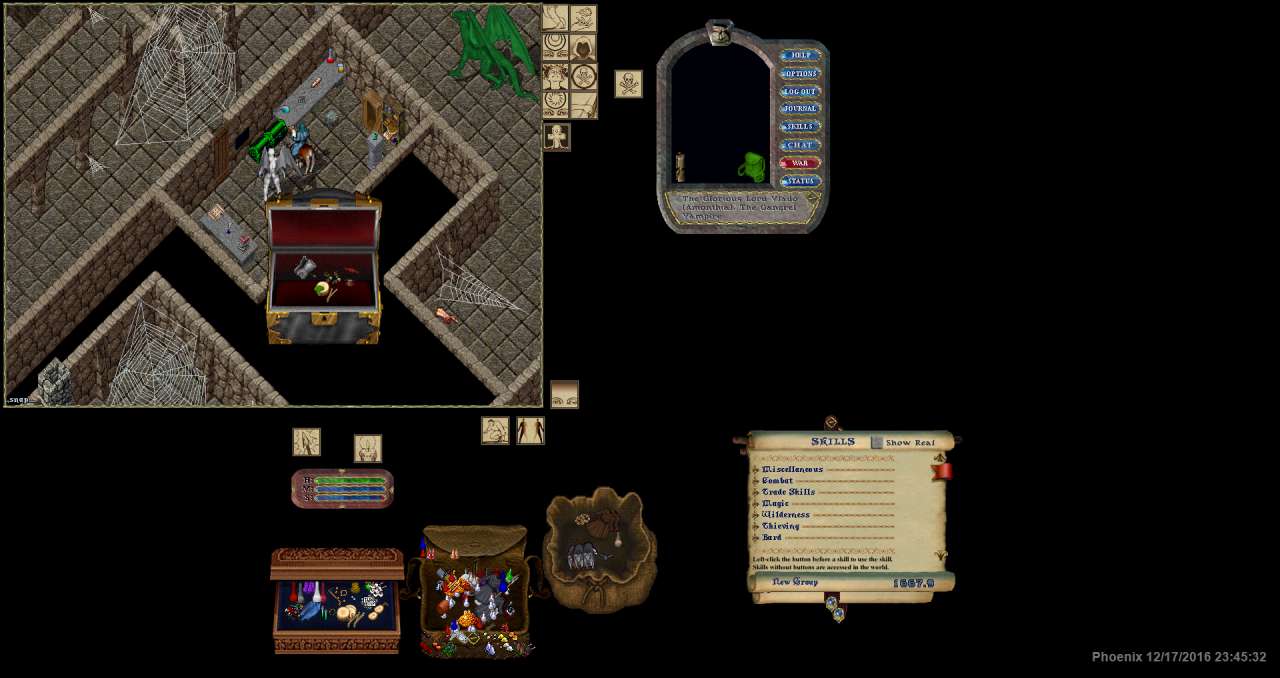Expand the Bard skill group
This screenshot has width=1280, height=678.
coord(756,538)
